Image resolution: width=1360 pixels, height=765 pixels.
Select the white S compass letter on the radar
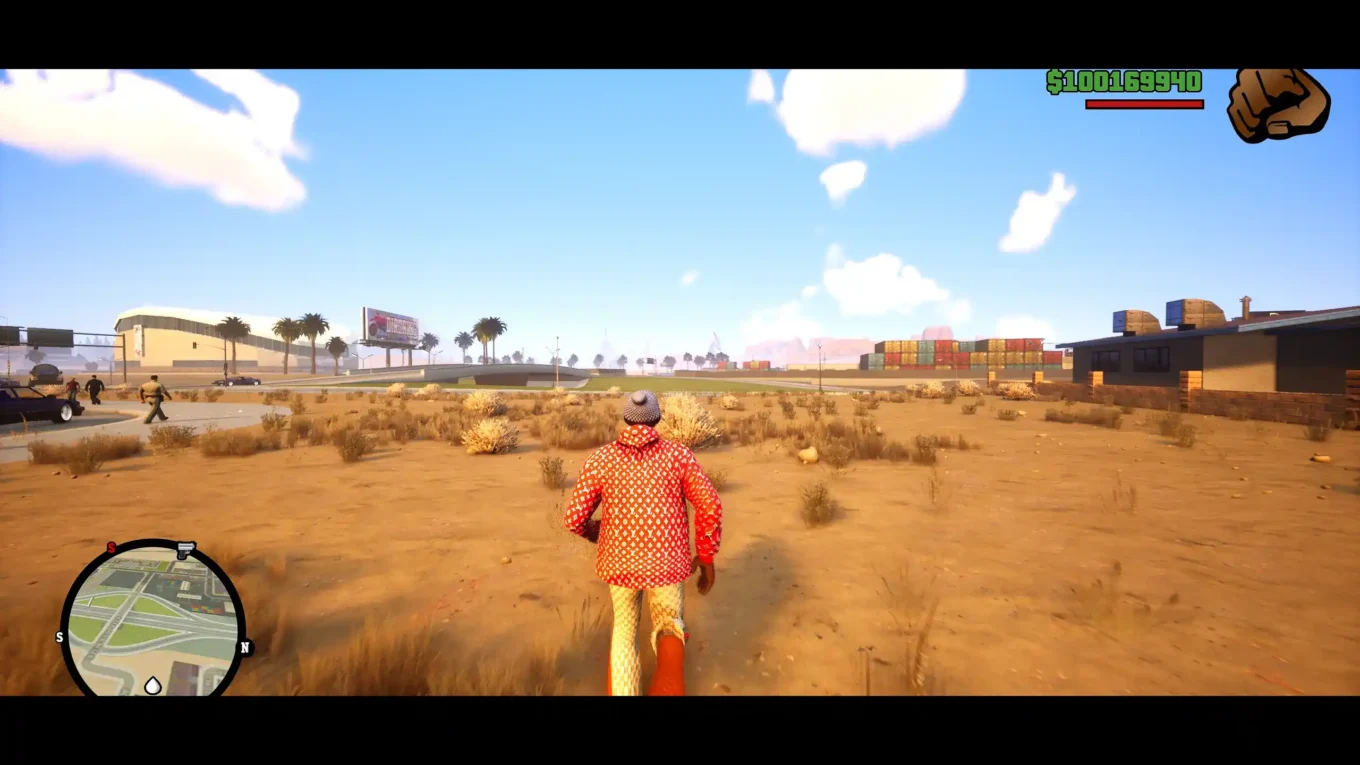tap(59, 637)
